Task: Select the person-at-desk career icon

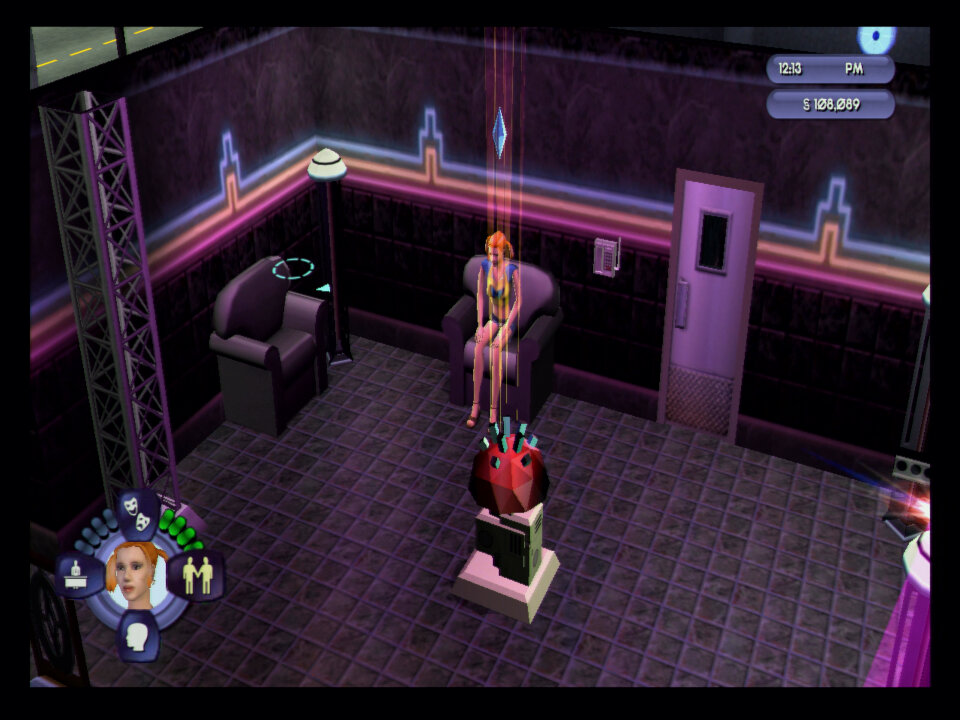Action: pos(79,574)
